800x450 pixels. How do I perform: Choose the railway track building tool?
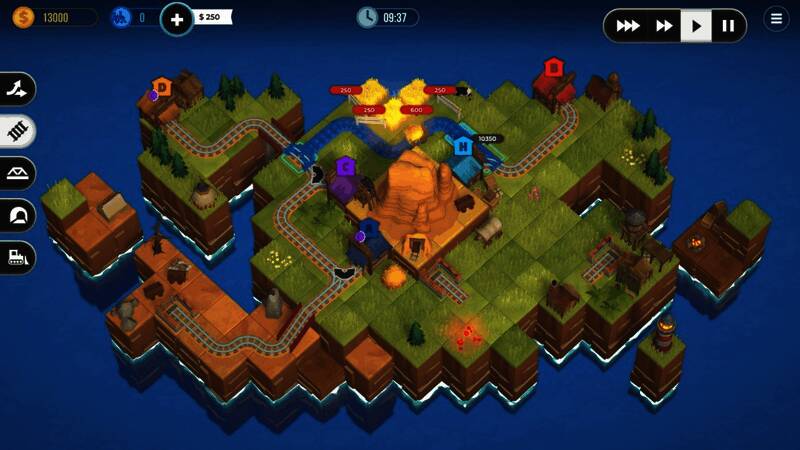(18, 130)
